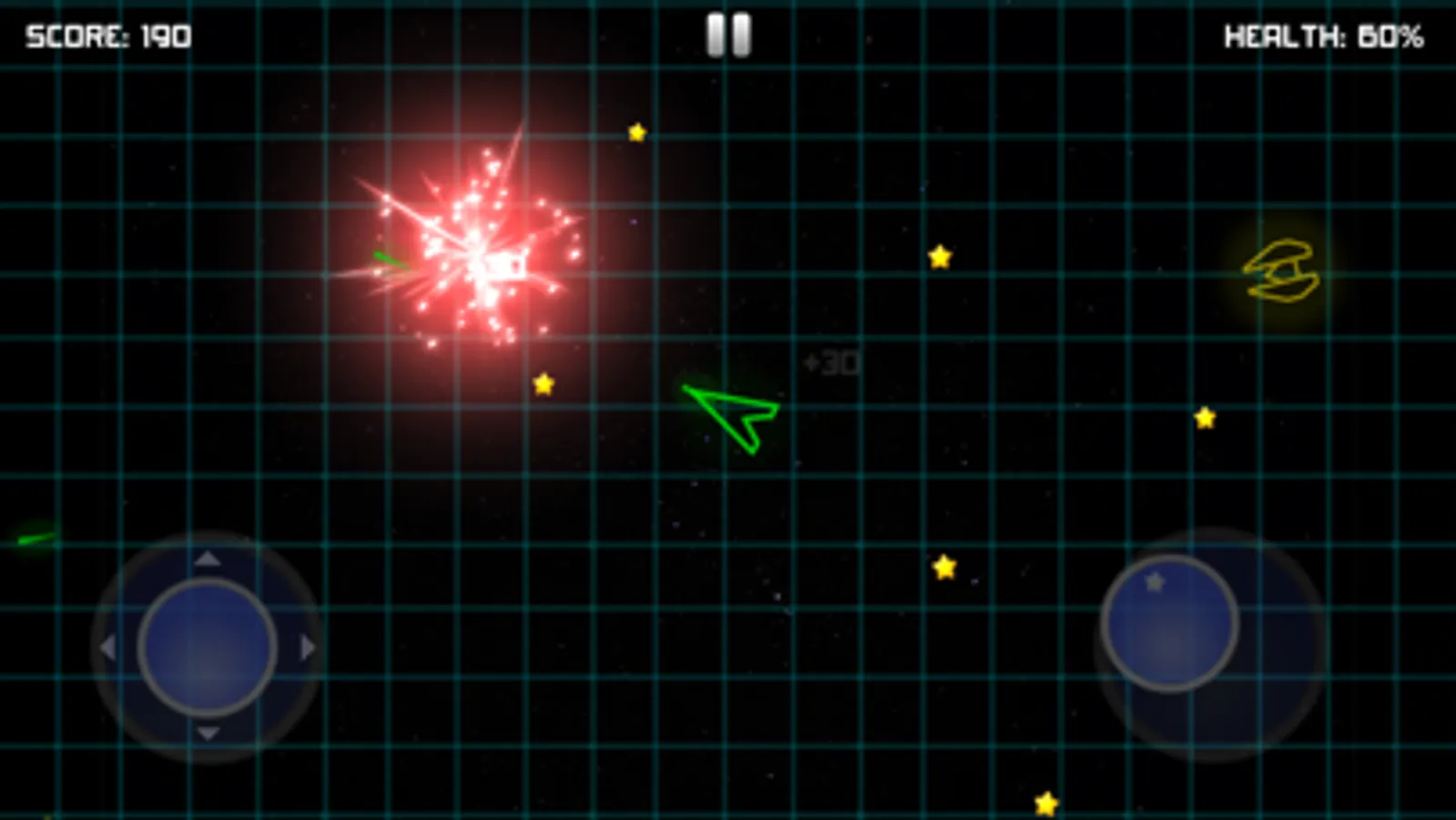Viewport: 1456px width, 820px height.
Task: Tap the star icon on the fire joystick
Action: tap(1153, 580)
